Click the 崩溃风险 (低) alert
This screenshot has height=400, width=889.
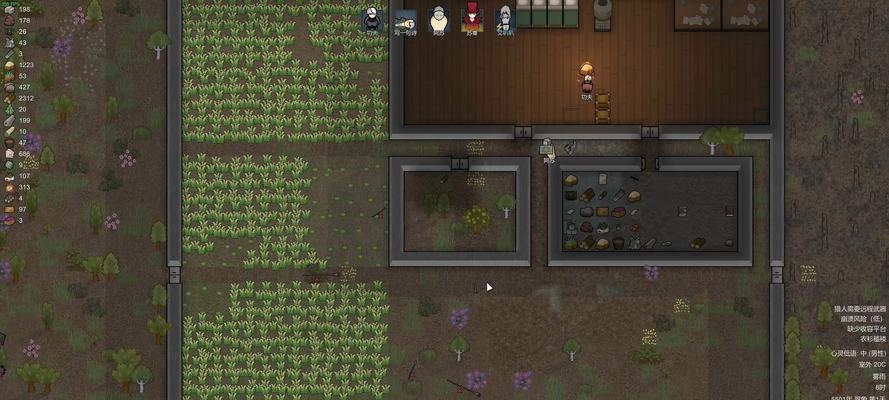[x=859, y=319]
